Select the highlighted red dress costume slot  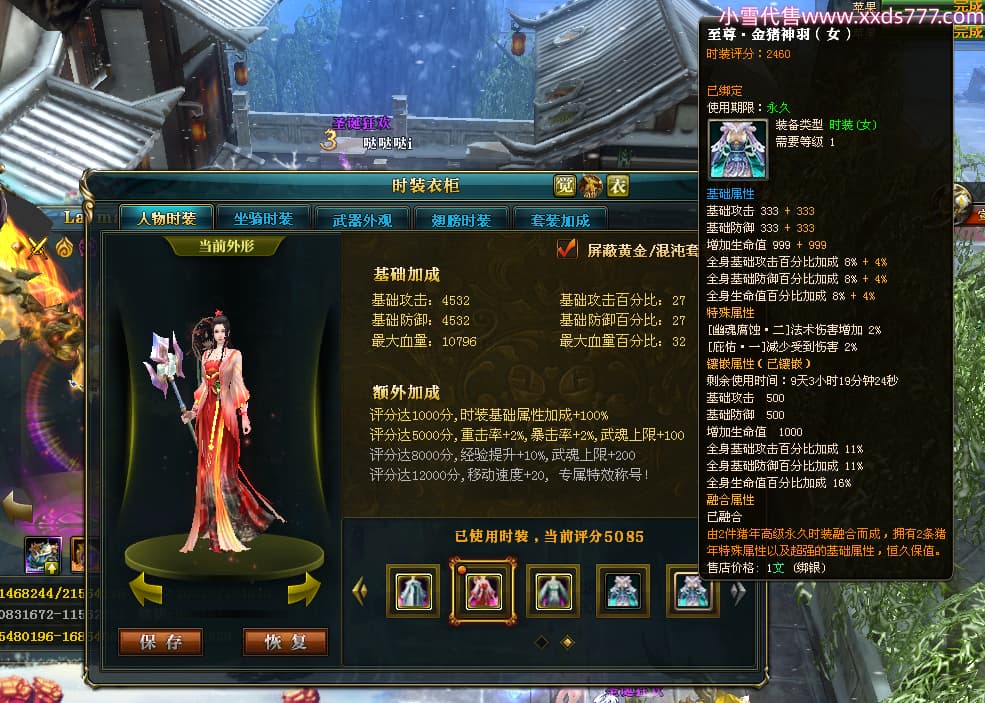484,591
